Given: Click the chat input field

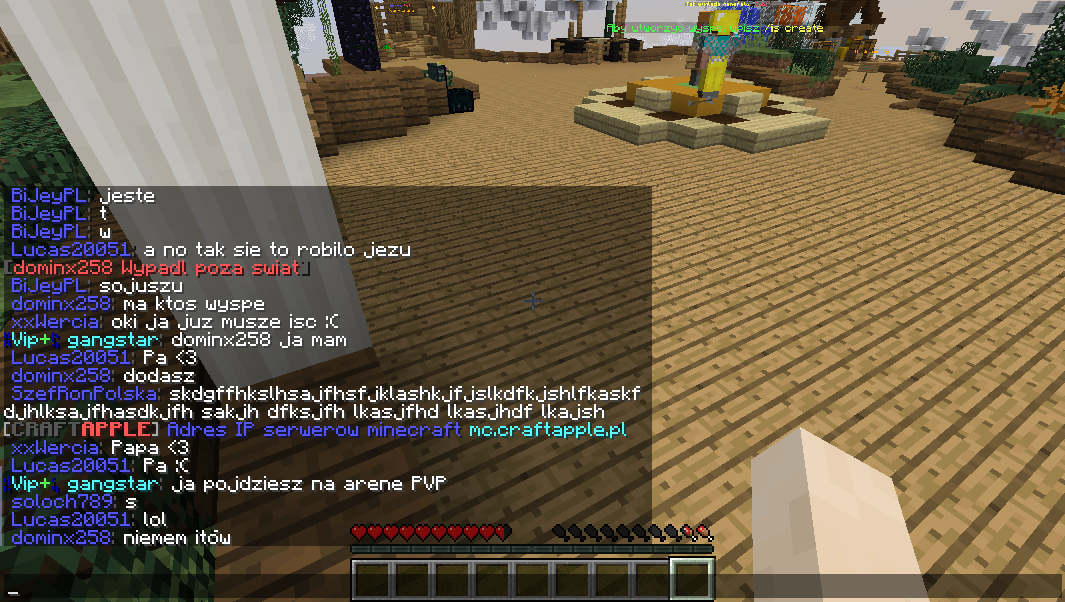Looking at the screenshot, I should (532, 589).
